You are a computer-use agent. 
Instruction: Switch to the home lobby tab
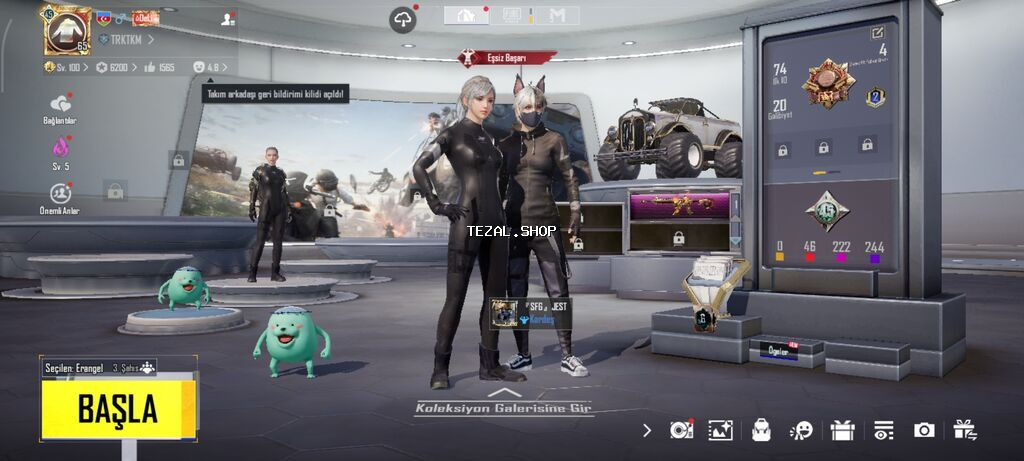tap(466, 15)
